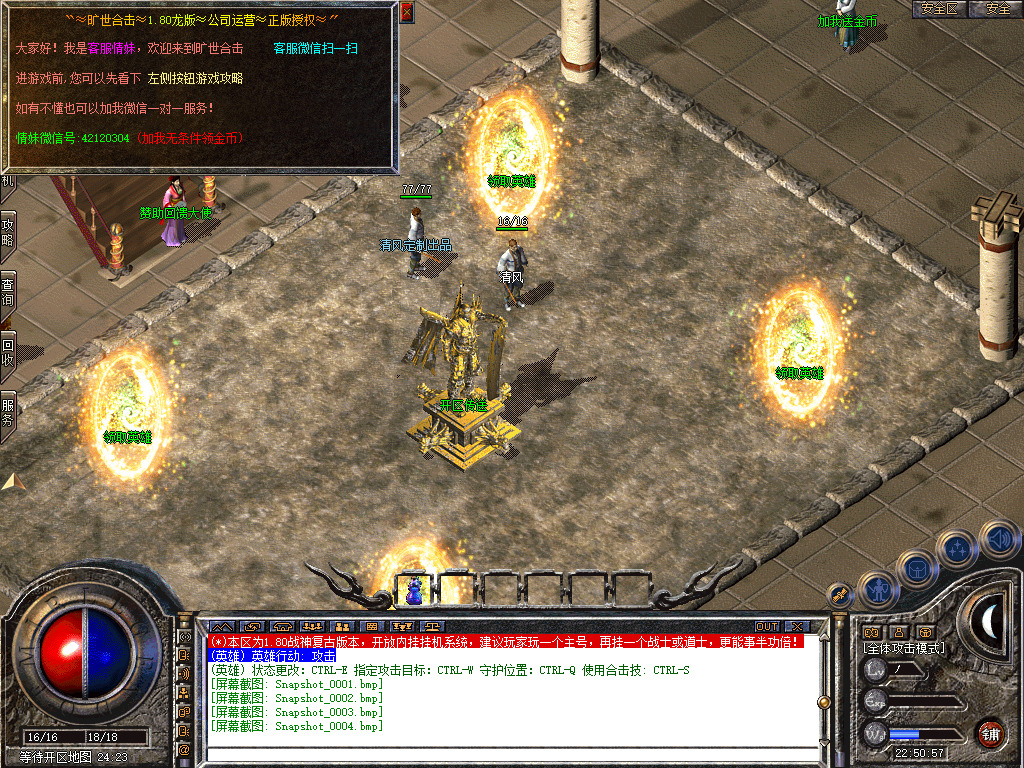This screenshot has width=1024, height=768.
Task: Open the 攻略 guide side tab
Action: (x=8, y=233)
